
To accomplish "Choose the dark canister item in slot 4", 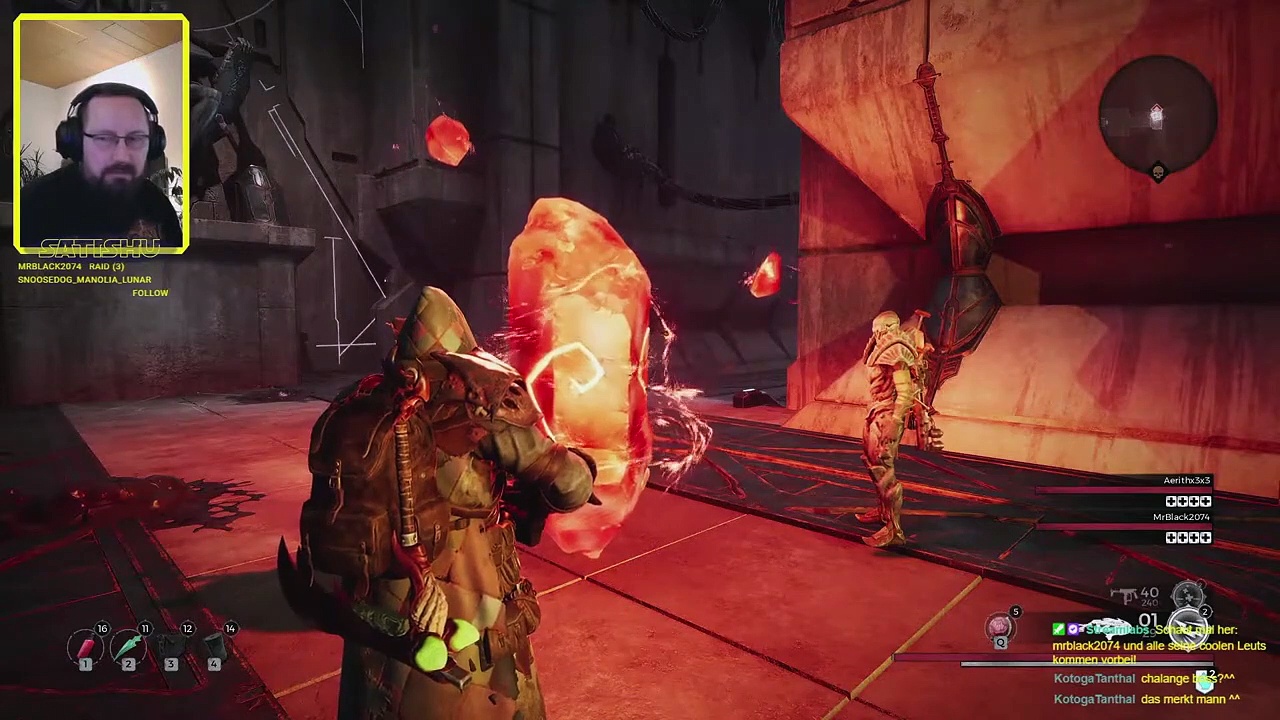I will click(214, 648).
